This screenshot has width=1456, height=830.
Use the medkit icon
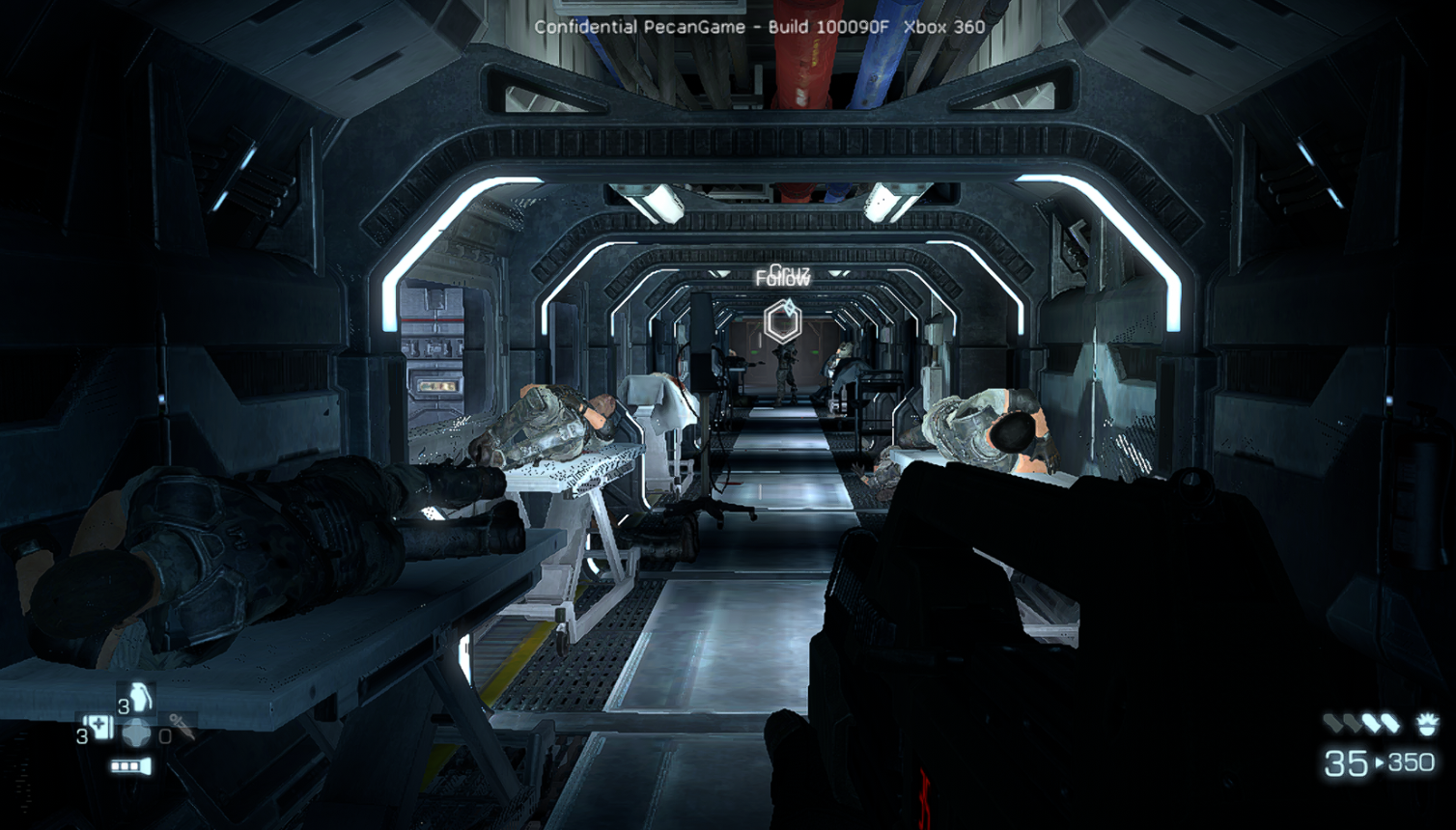100,728
